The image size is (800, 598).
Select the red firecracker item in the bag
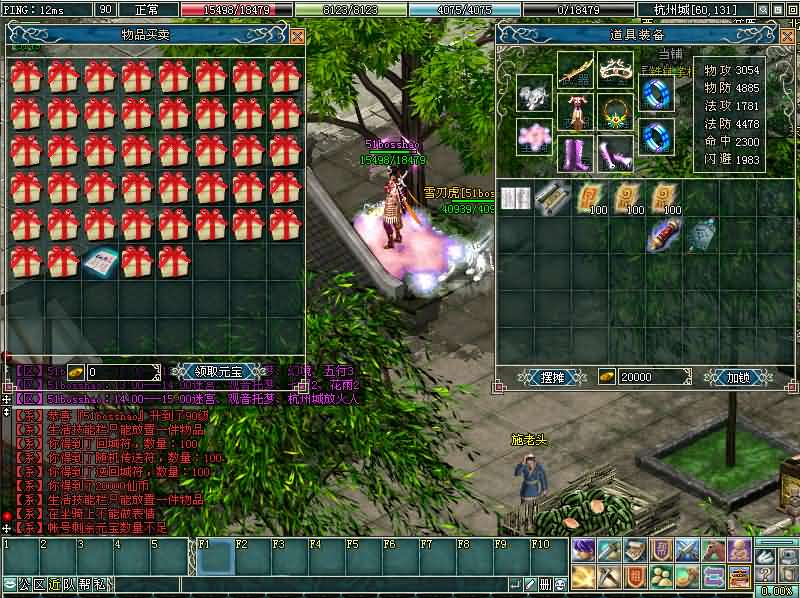click(663, 236)
